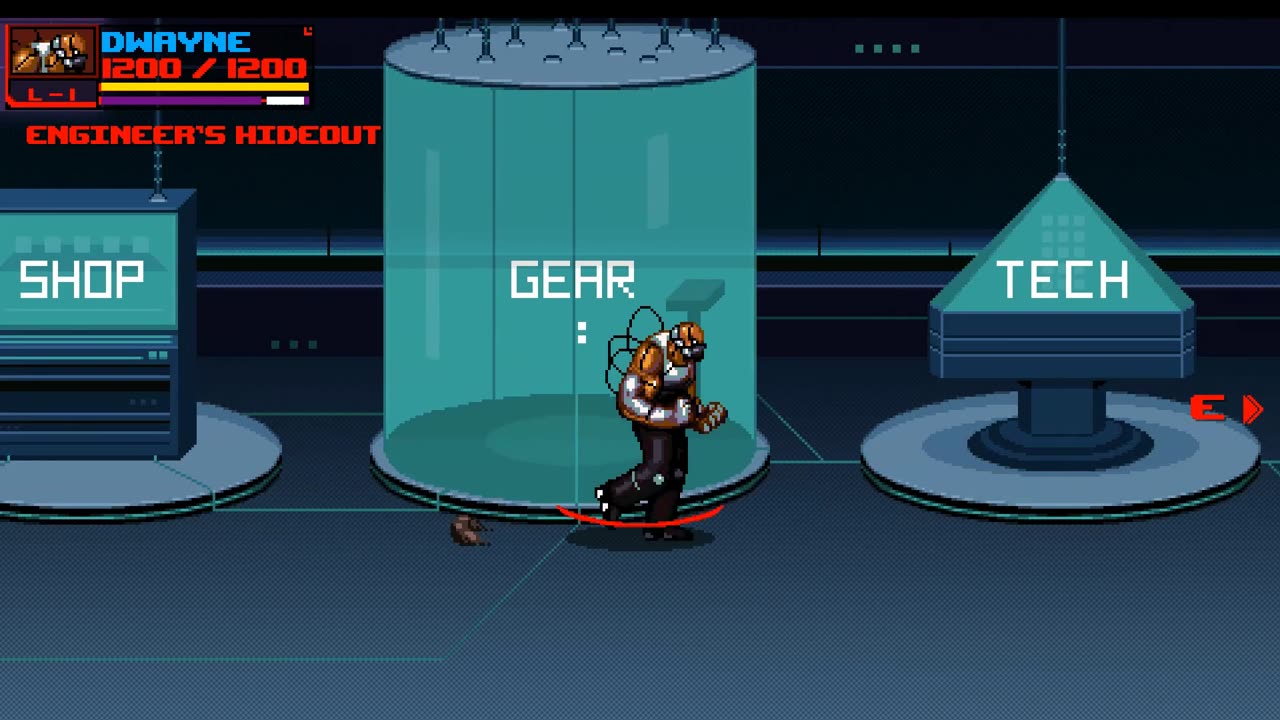Open the SHOP station label
Screen dimensions: 1280x720
click(x=82, y=280)
